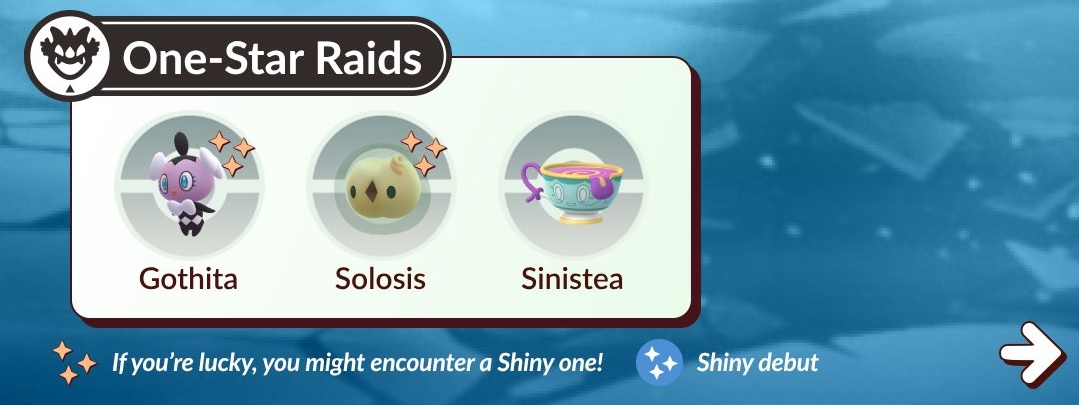
Task: Click the One-Star Raids header icon
Action: tap(64, 59)
